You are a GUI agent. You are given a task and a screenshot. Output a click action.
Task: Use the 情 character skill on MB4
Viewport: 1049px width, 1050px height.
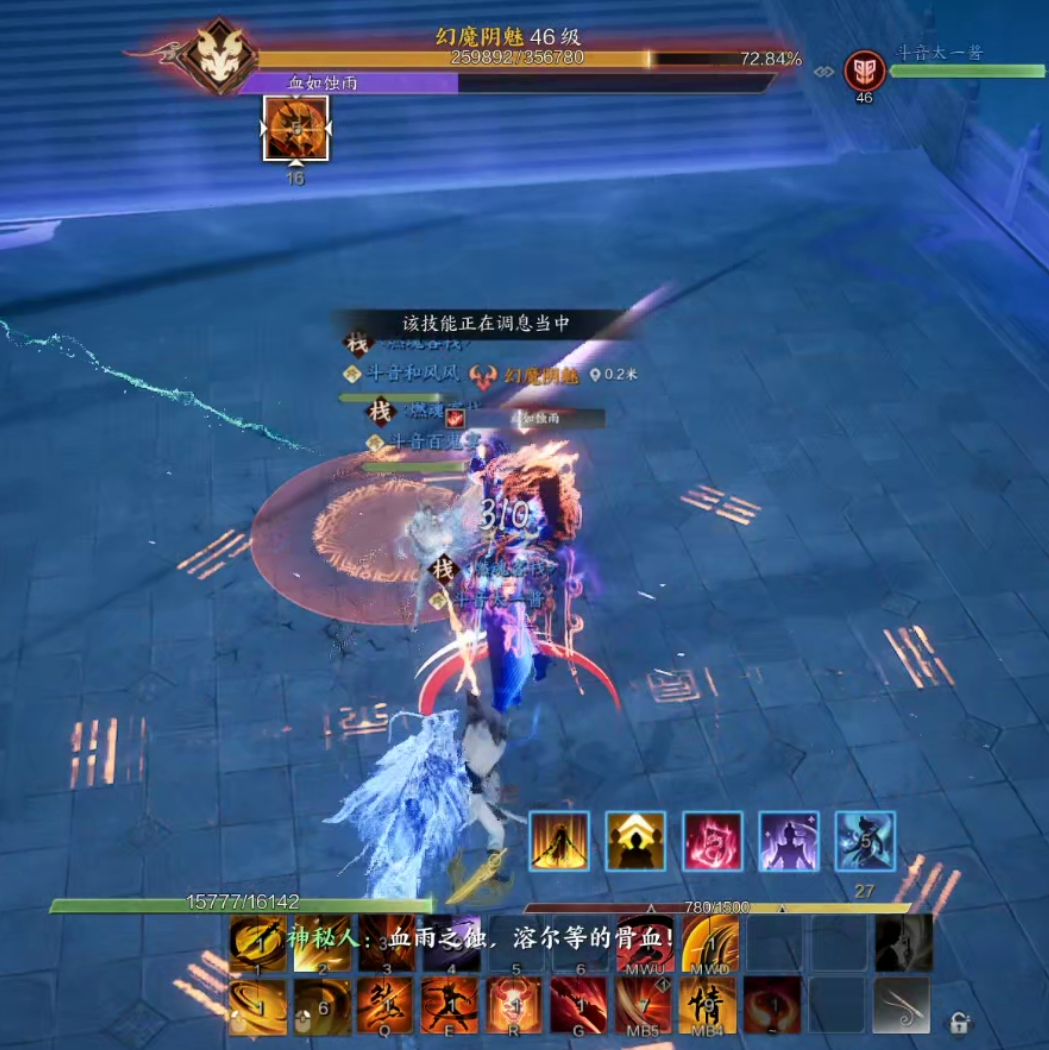(x=708, y=1004)
